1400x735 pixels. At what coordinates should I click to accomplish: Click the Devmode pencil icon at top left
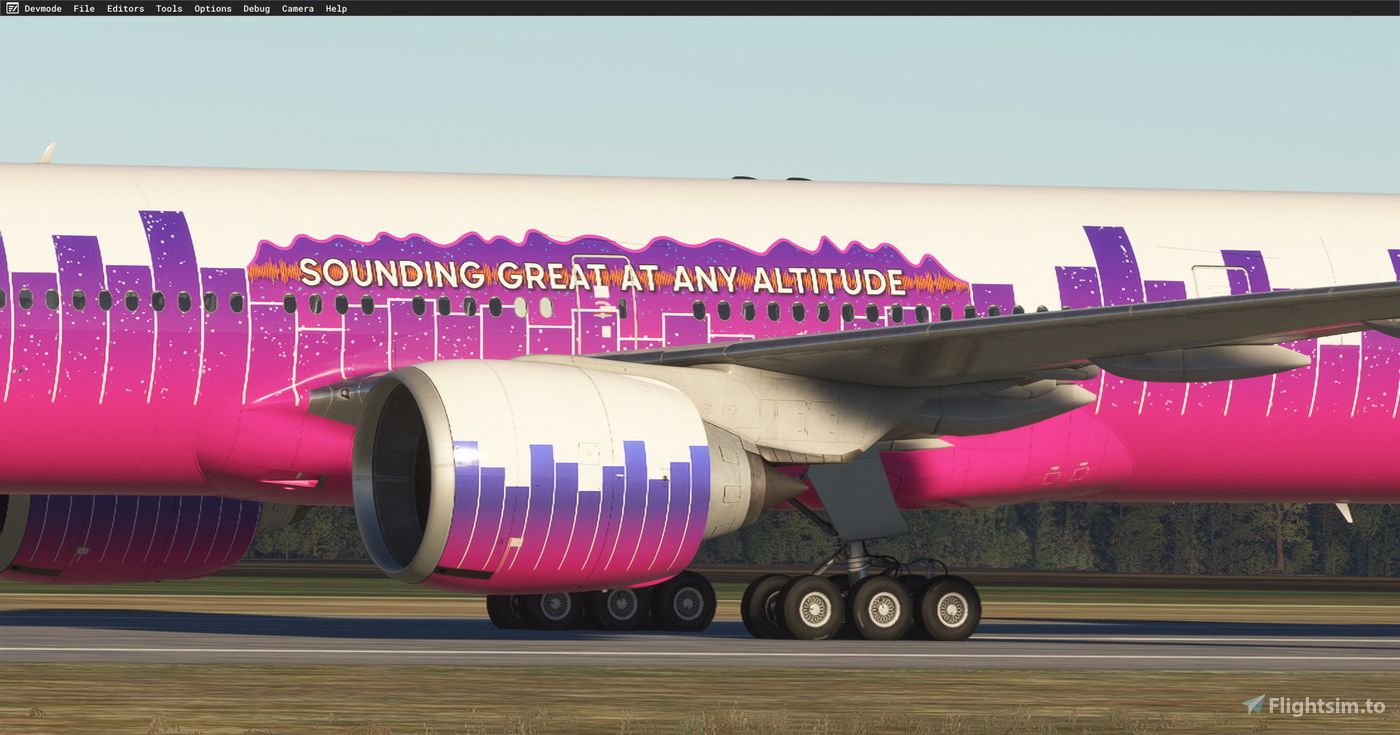11,8
